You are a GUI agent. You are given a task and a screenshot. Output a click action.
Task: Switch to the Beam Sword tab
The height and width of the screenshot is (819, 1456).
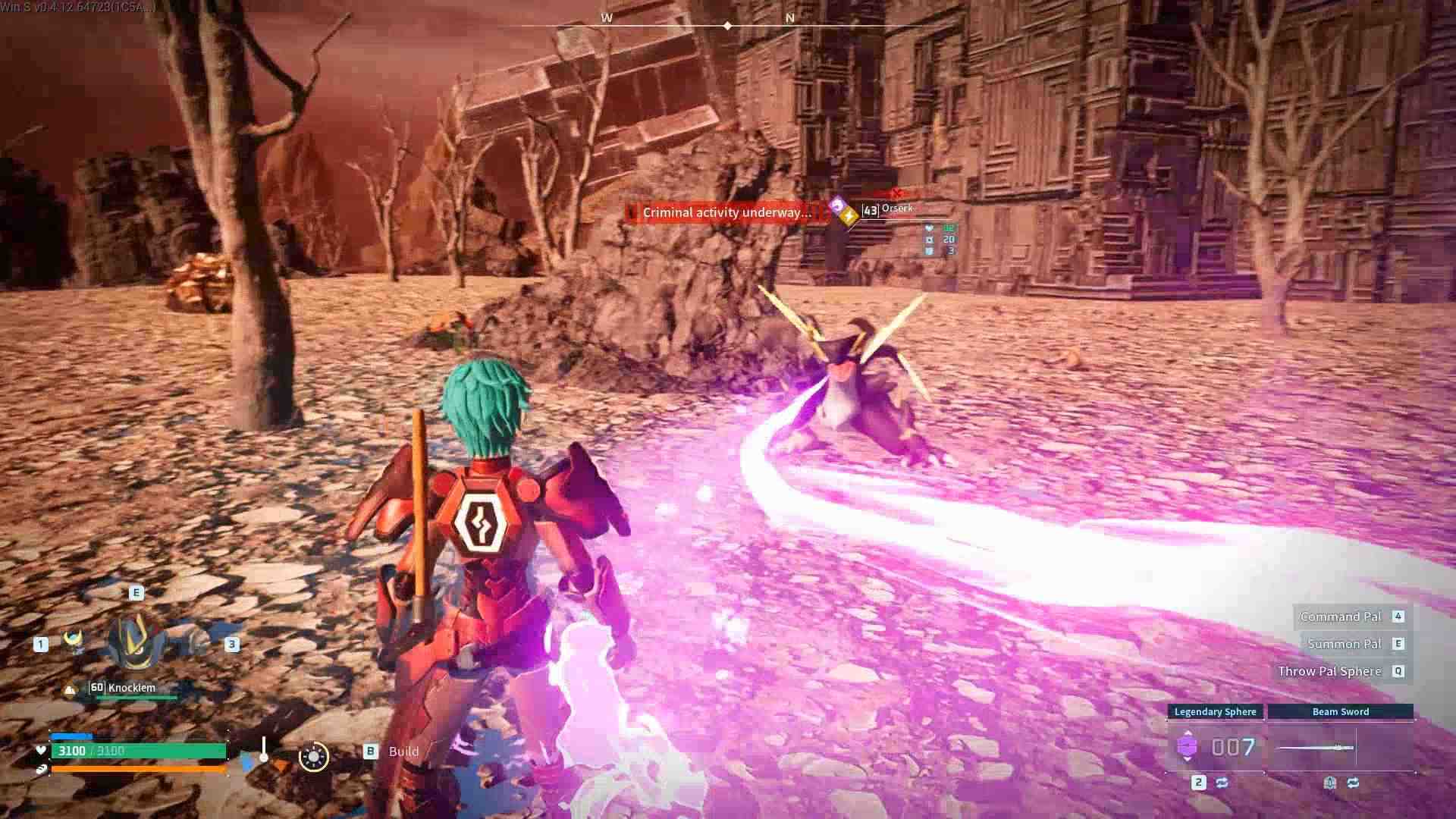(1341, 712)
